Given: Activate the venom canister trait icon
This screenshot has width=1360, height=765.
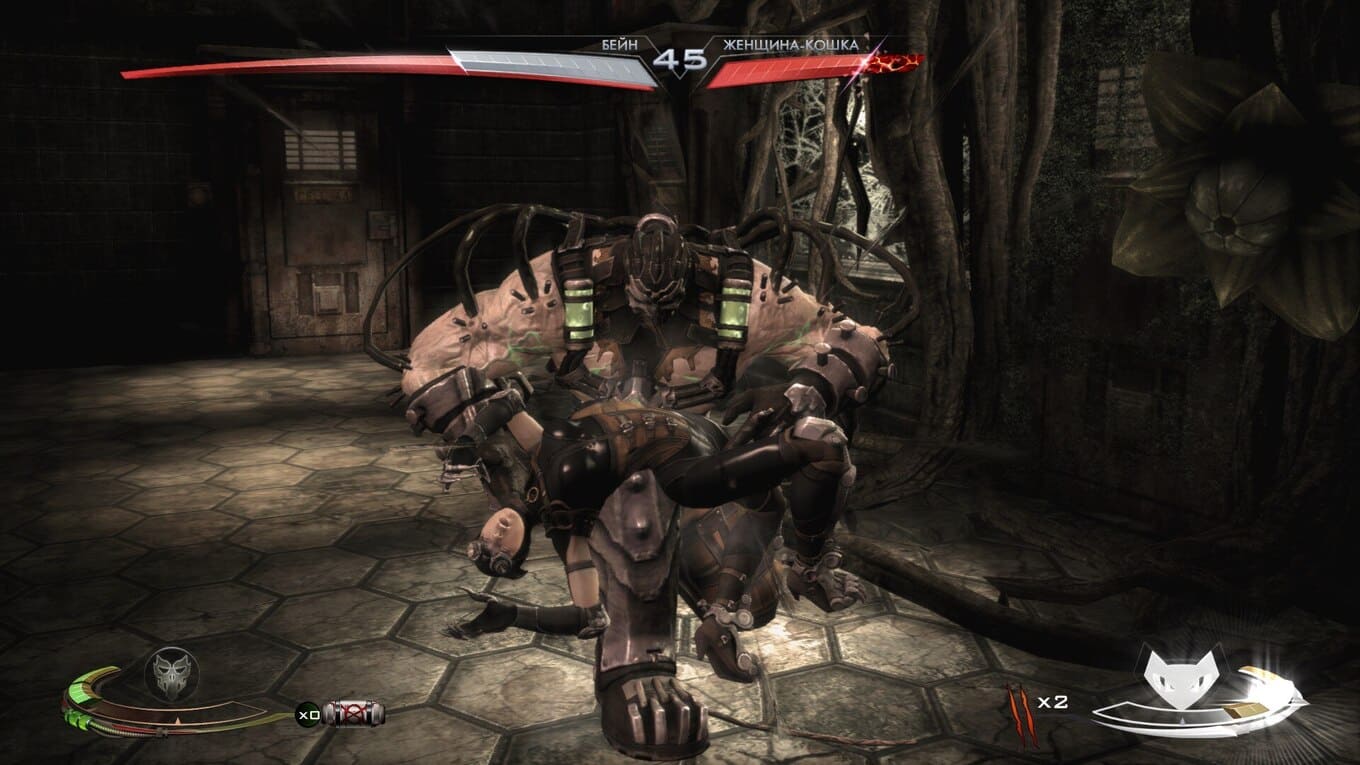Looking at the screenshot, I should [x=354, y=714].
